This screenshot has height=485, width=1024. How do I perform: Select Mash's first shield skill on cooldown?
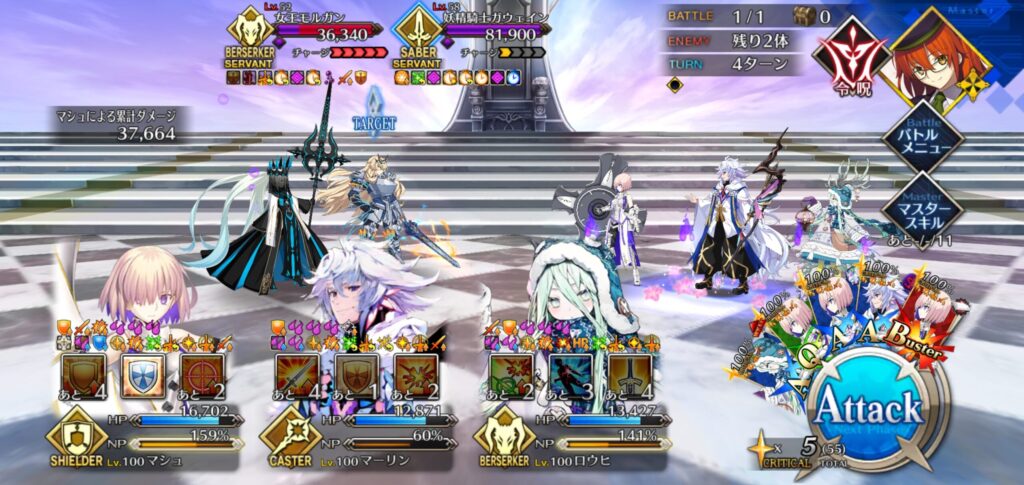coord(83,377)
